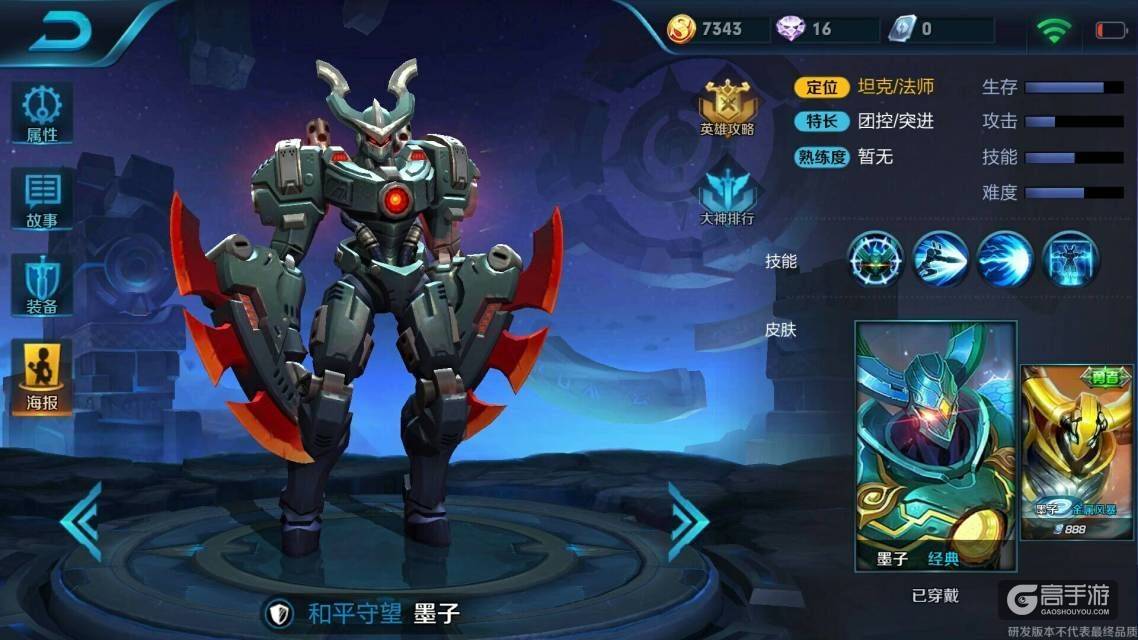View 大神排行 top player rankings
The width and height of the screenshot is (1138, 640).
tap(727, 196)
